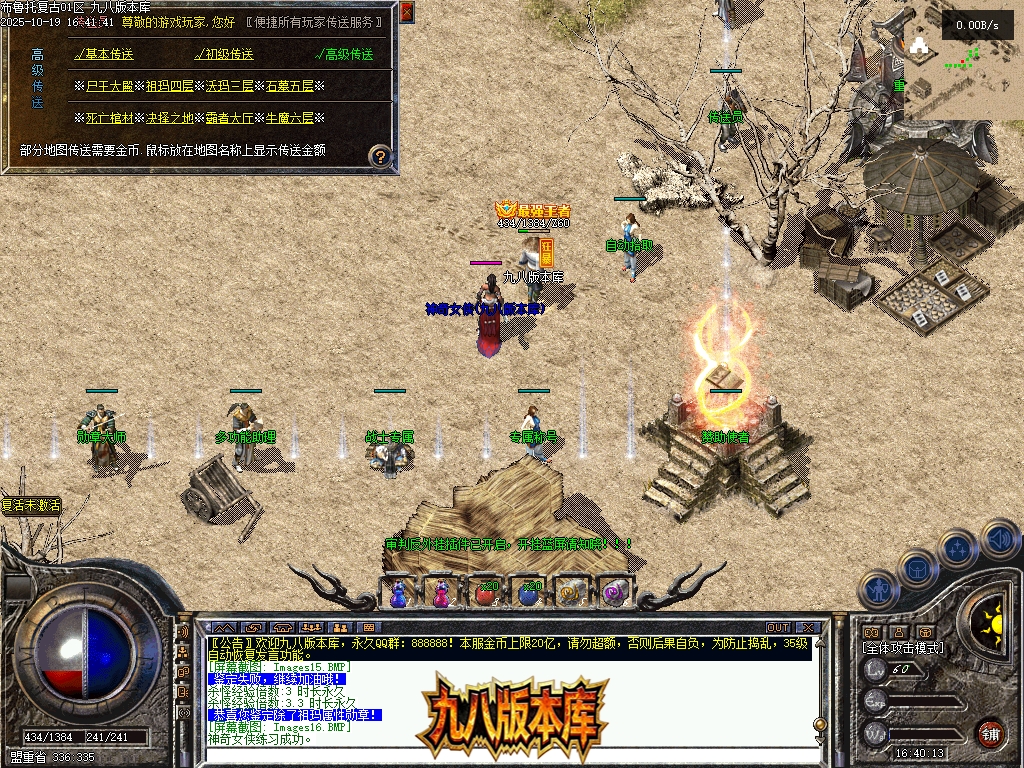1024x768 pixels.
Task: Select the 高级传送 advanced teleport option
Action: click(347, 54)
